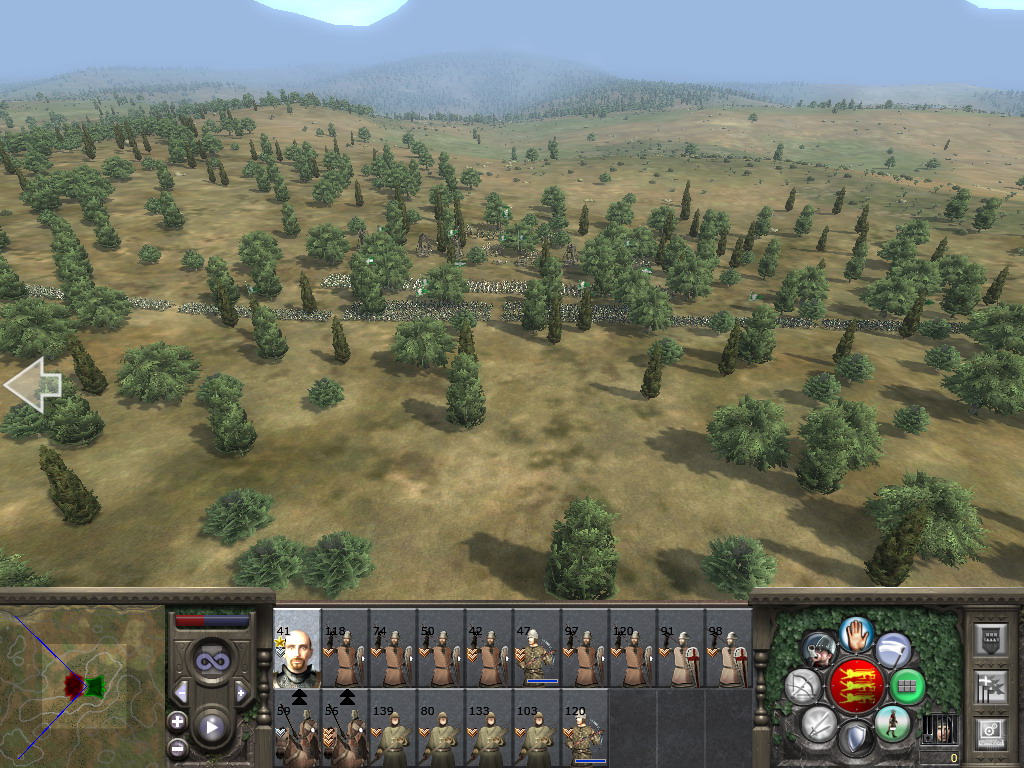Toggle the running soldier icon
This screenshot has width=1024, height=768.
tap(892, 723)
